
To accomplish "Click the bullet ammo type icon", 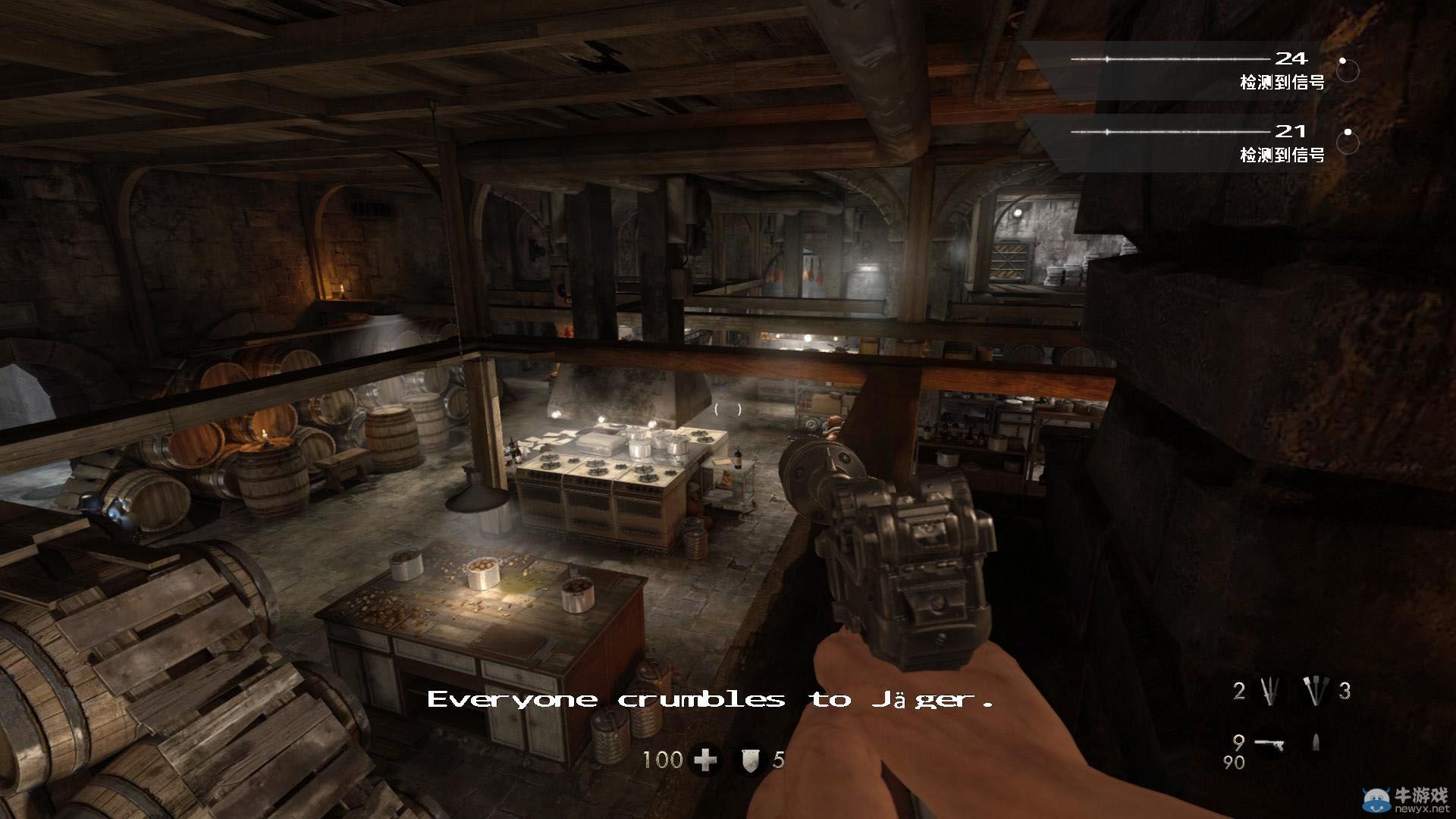I will pos(1316,742).
